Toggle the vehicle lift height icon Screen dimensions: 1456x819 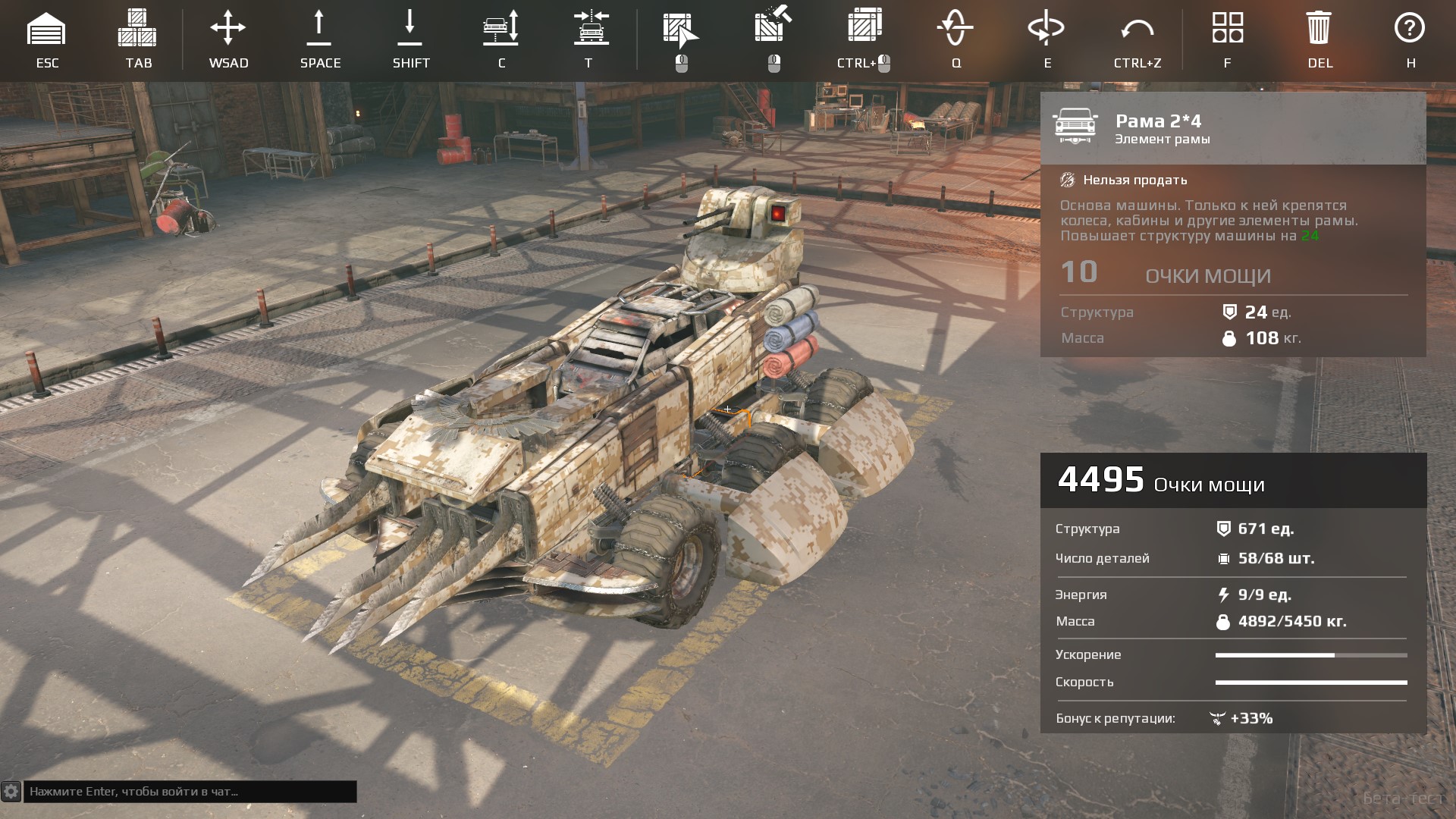point(501,29)
